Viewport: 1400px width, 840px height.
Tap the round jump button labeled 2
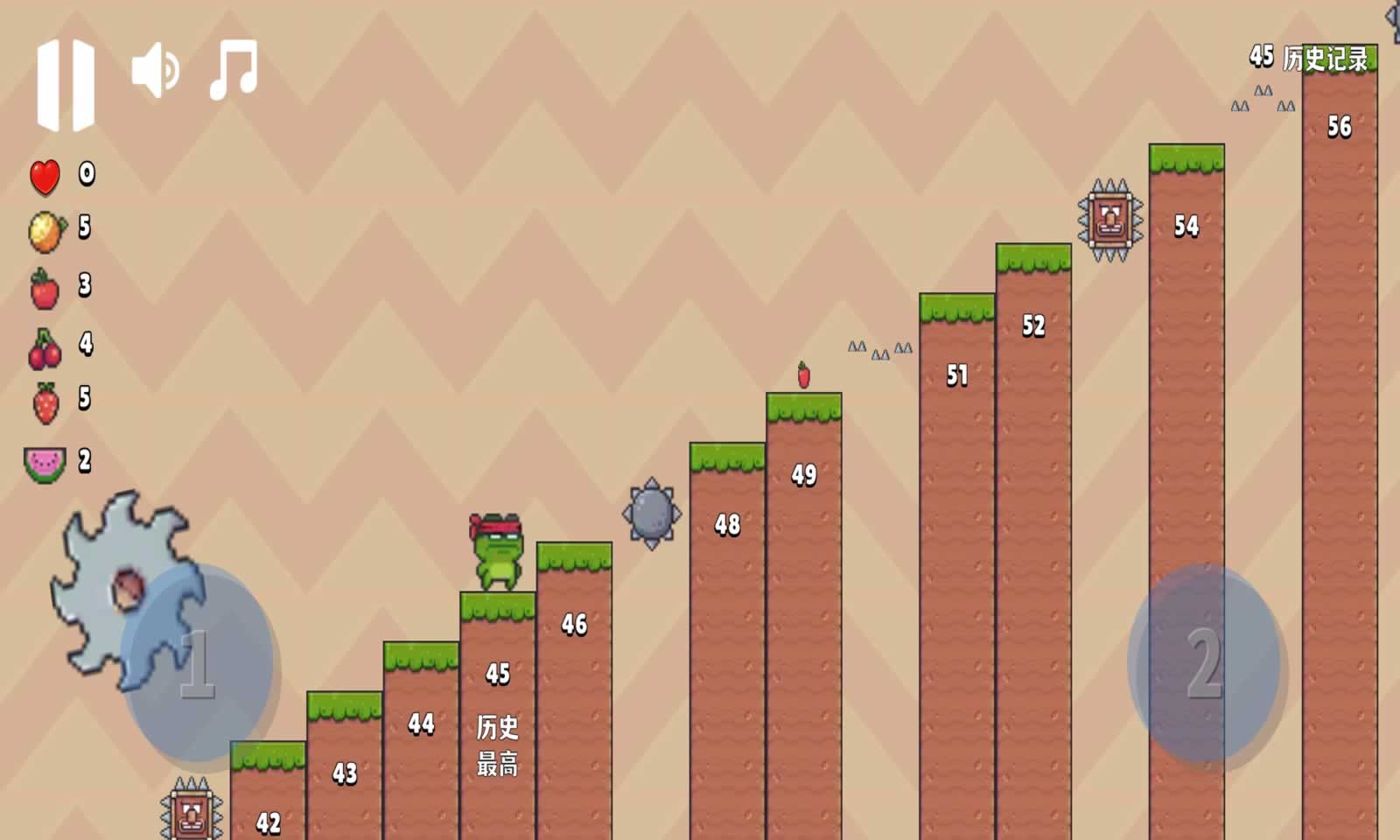(1203, 663)
